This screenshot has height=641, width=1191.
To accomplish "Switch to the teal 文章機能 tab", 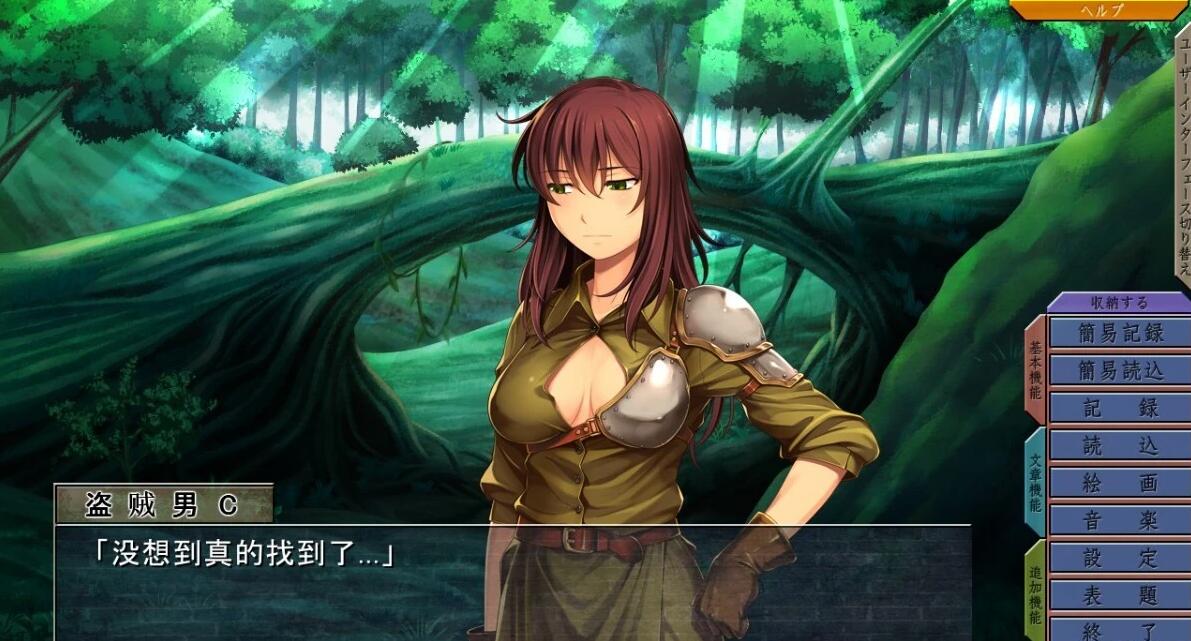I will tap(1034, 483).
